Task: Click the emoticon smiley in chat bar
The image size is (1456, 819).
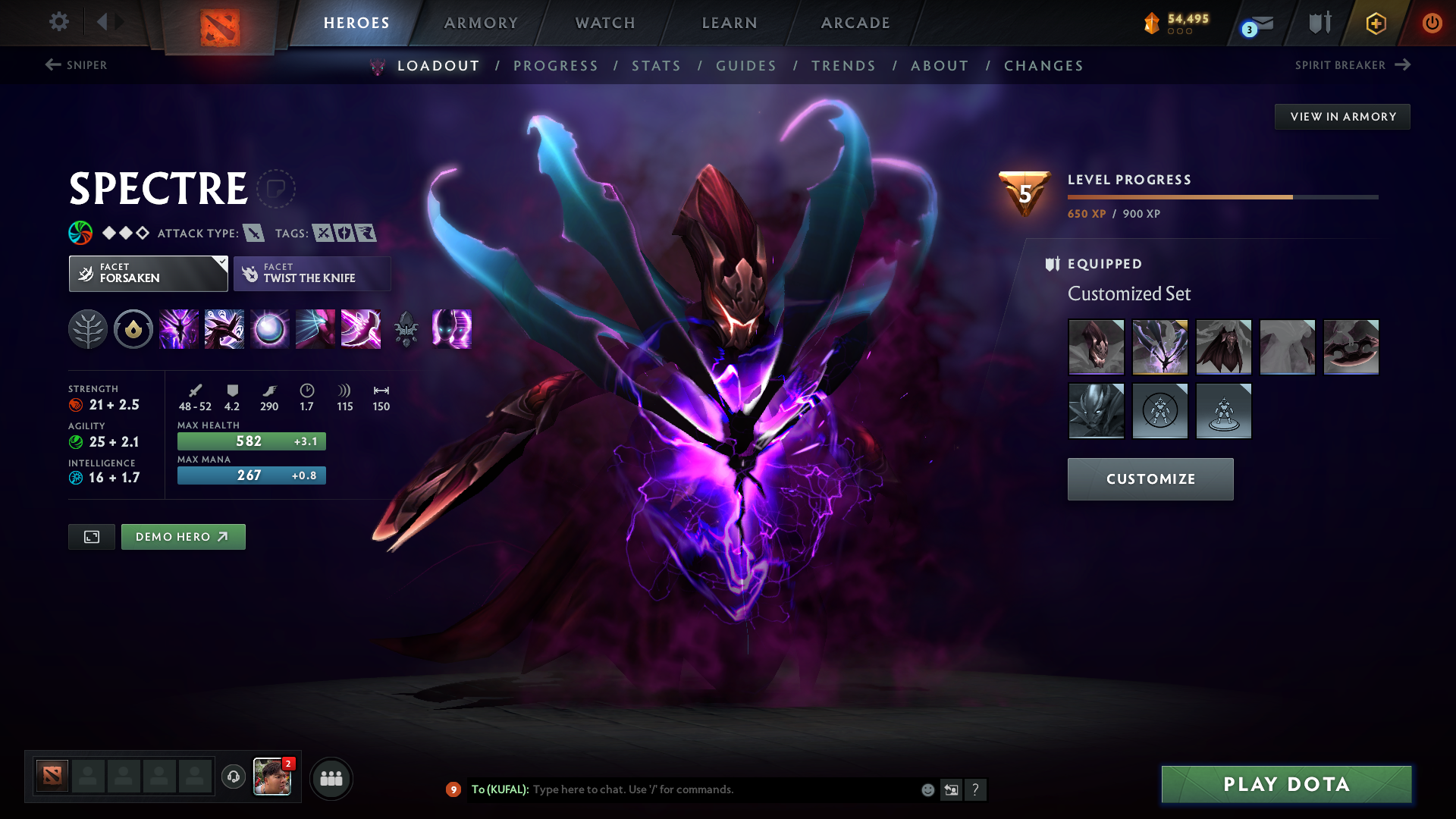Action: [x=927, y=789]
